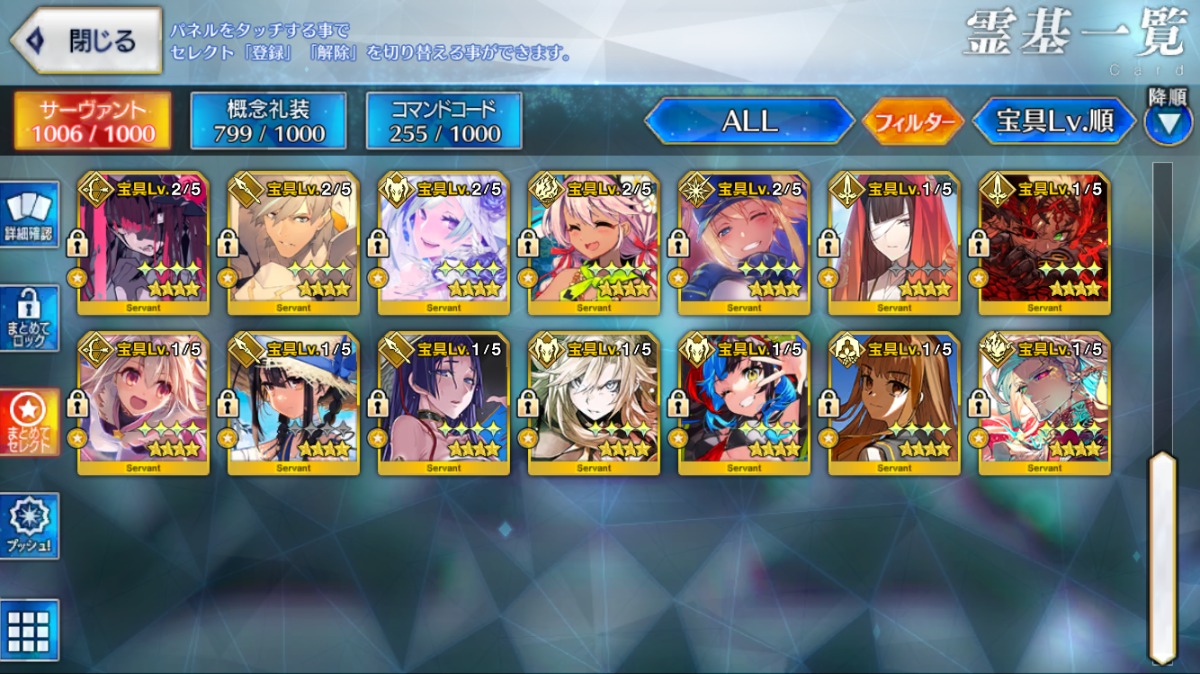Screen dimensions: 1200x674
Task: Close the card list with 閉じる
Action: 86,41
